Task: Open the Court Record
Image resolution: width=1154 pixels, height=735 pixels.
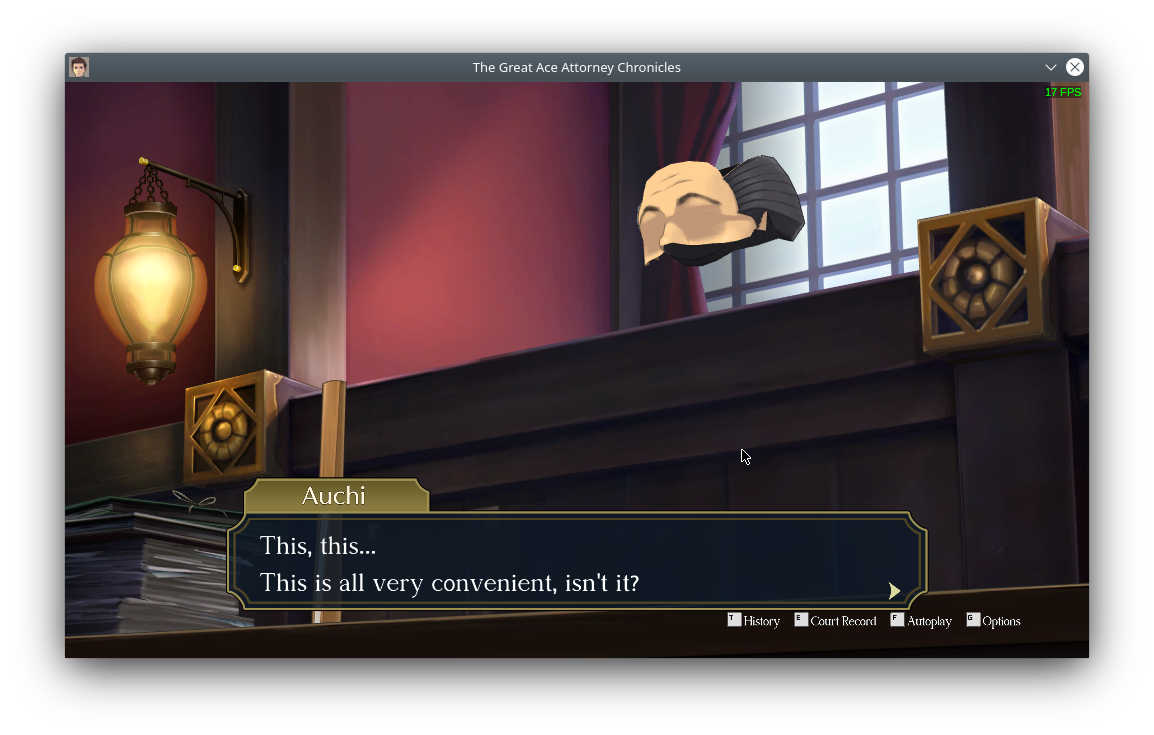Action: [835, 621]
